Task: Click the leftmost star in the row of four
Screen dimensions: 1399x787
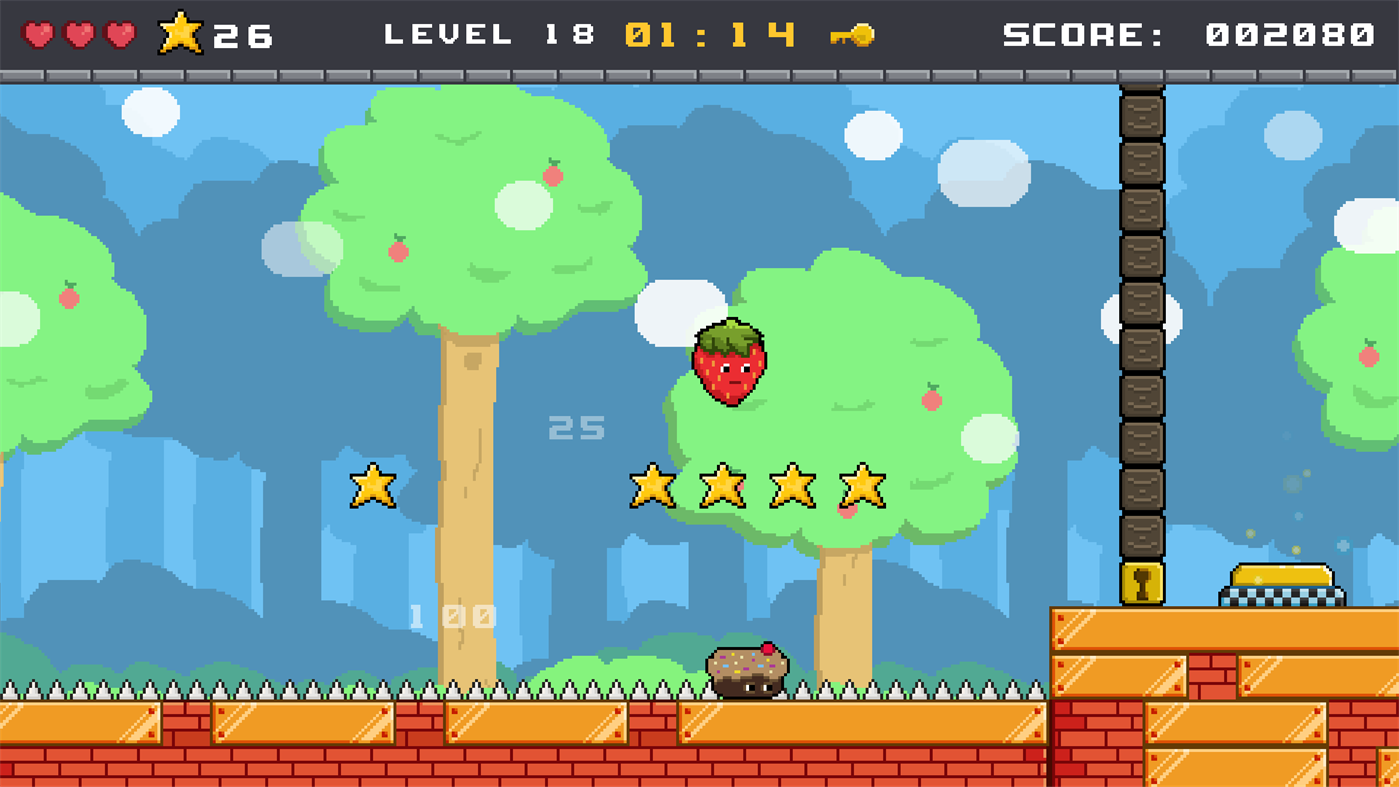Action: pos(651,489)
